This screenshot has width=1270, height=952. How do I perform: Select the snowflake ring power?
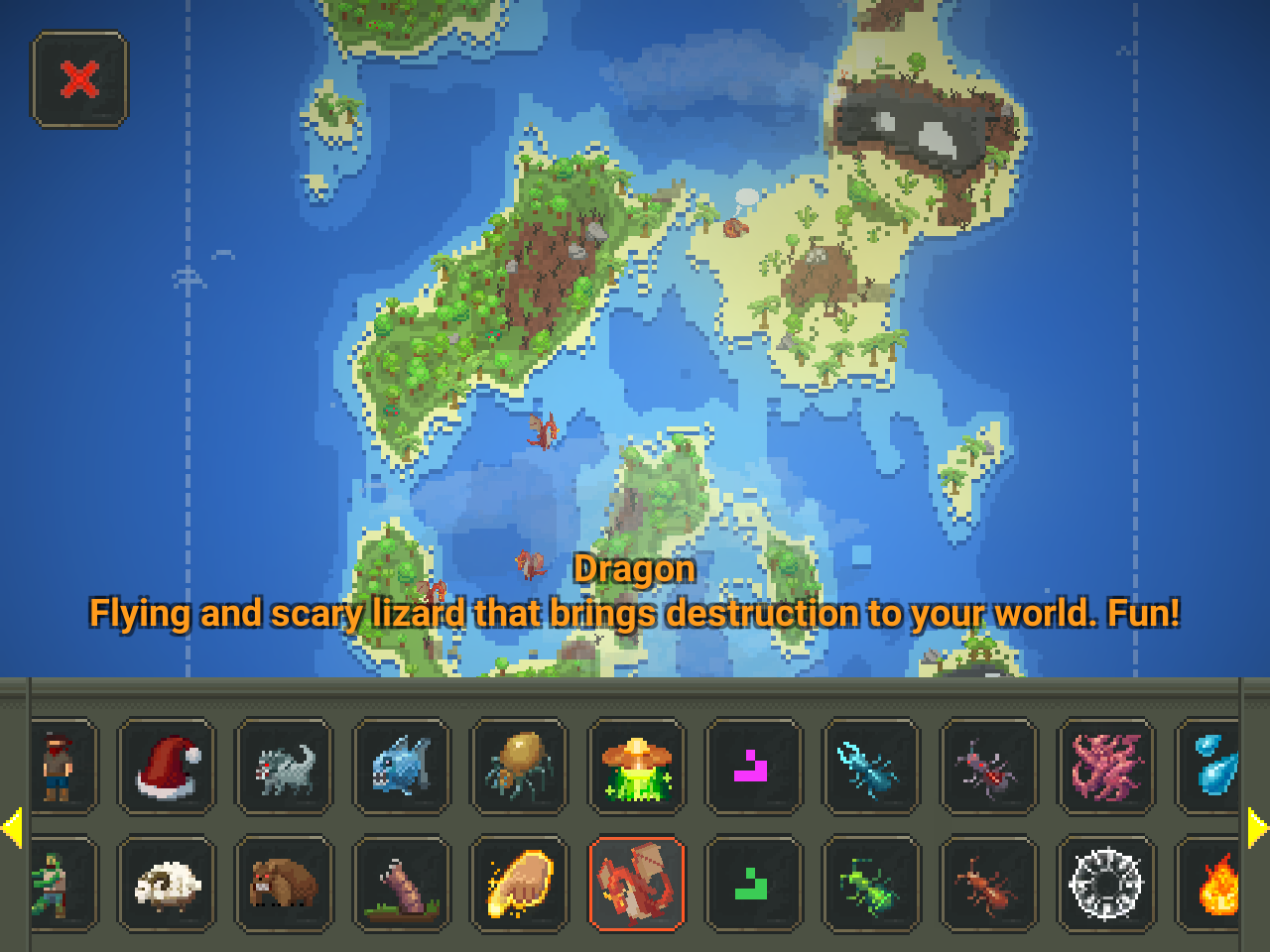coord(1105,884)
